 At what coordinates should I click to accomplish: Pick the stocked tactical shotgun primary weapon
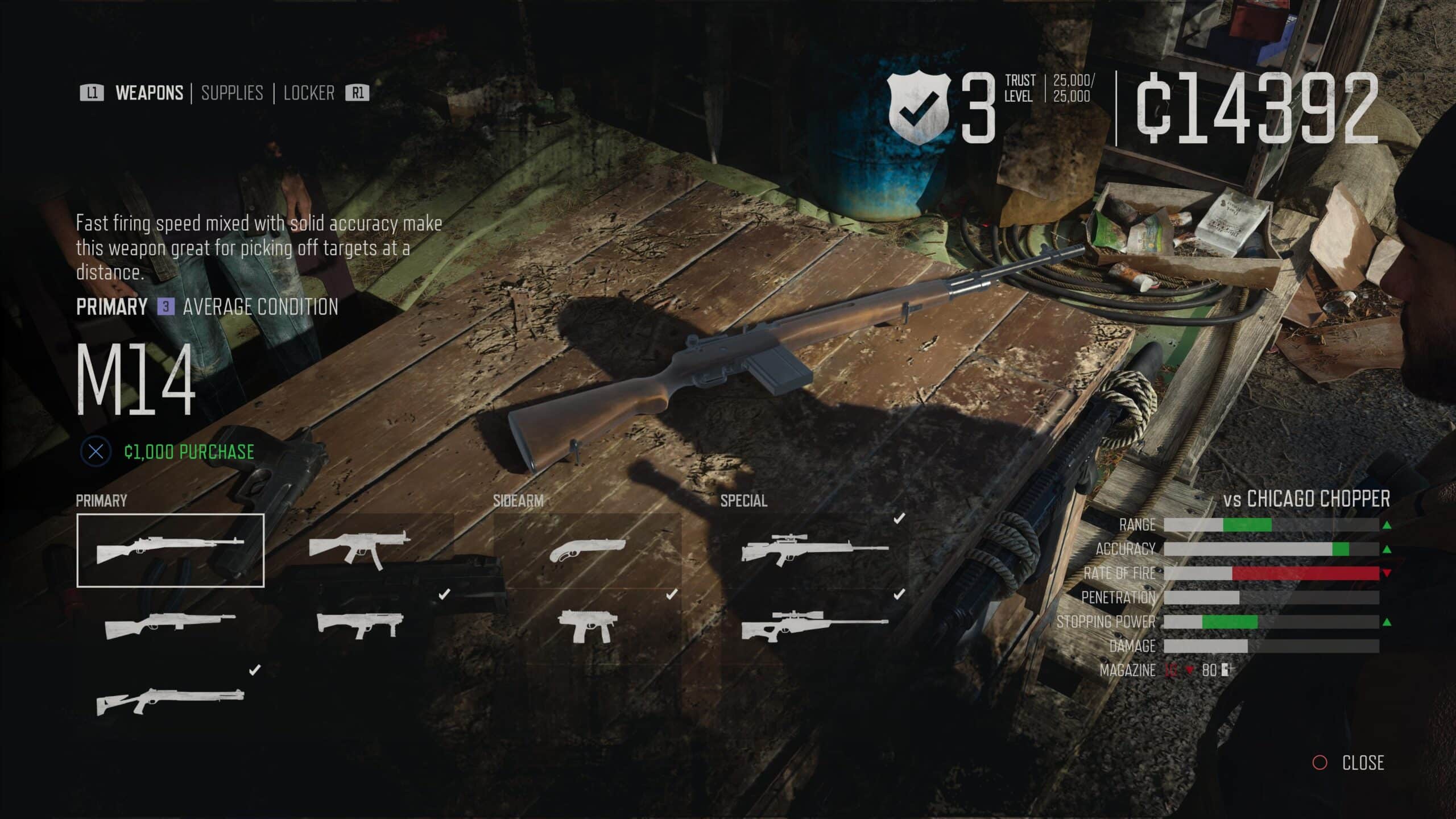pos(171,701)
